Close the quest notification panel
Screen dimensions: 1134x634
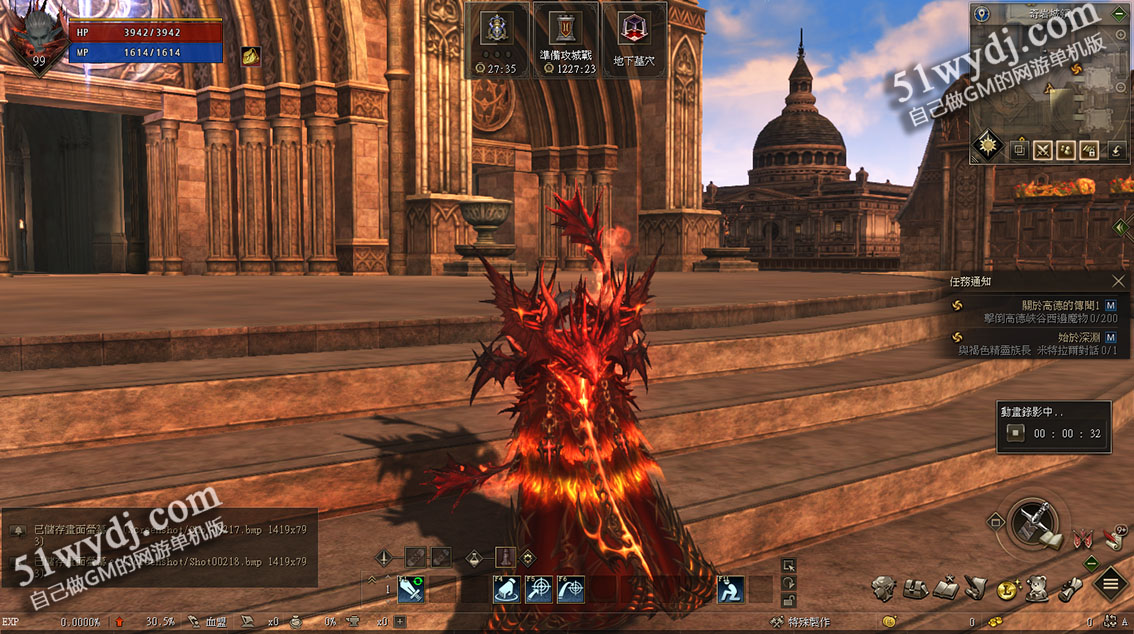1118,281
